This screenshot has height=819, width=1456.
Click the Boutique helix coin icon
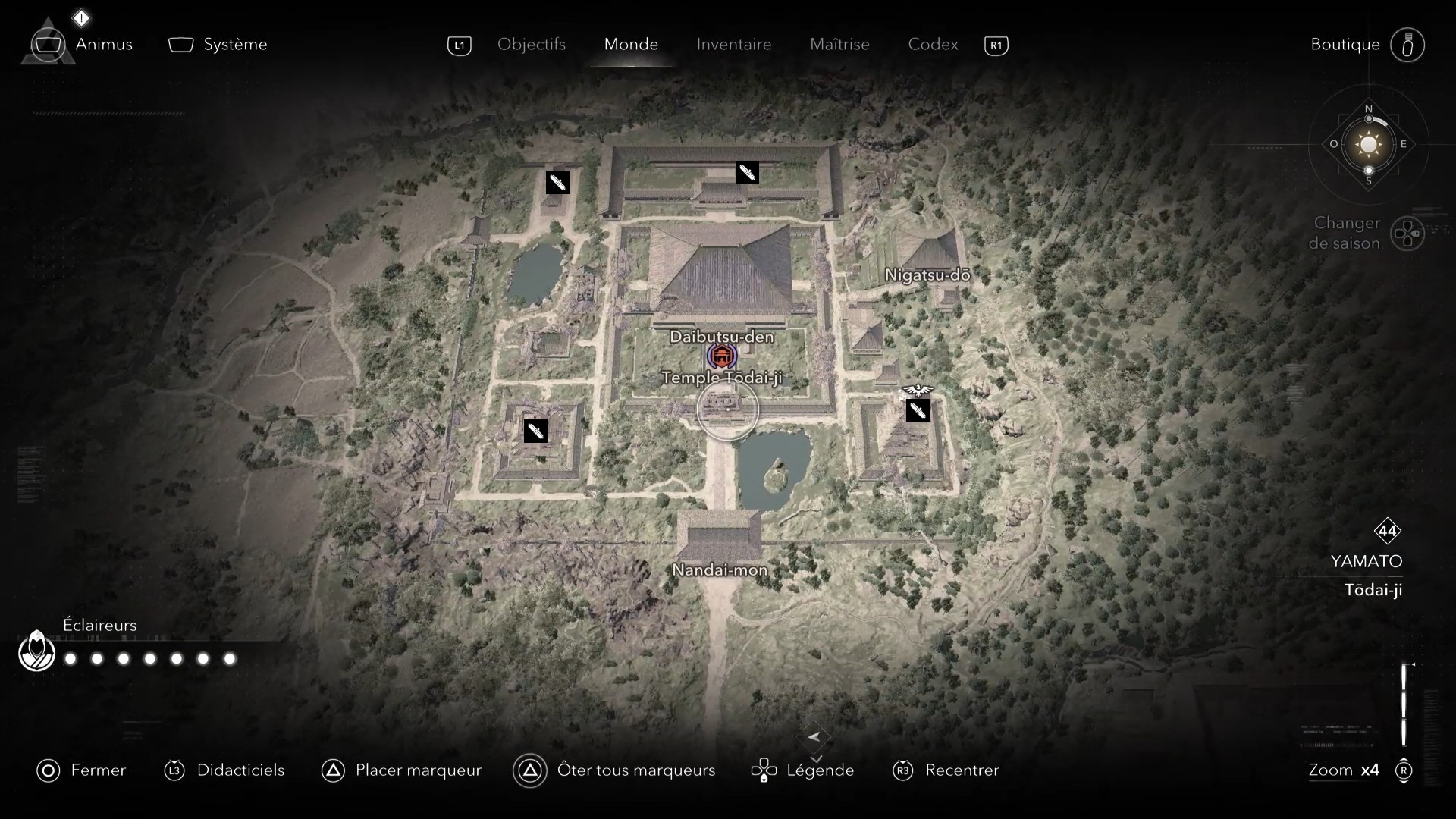coord(1407,45)
